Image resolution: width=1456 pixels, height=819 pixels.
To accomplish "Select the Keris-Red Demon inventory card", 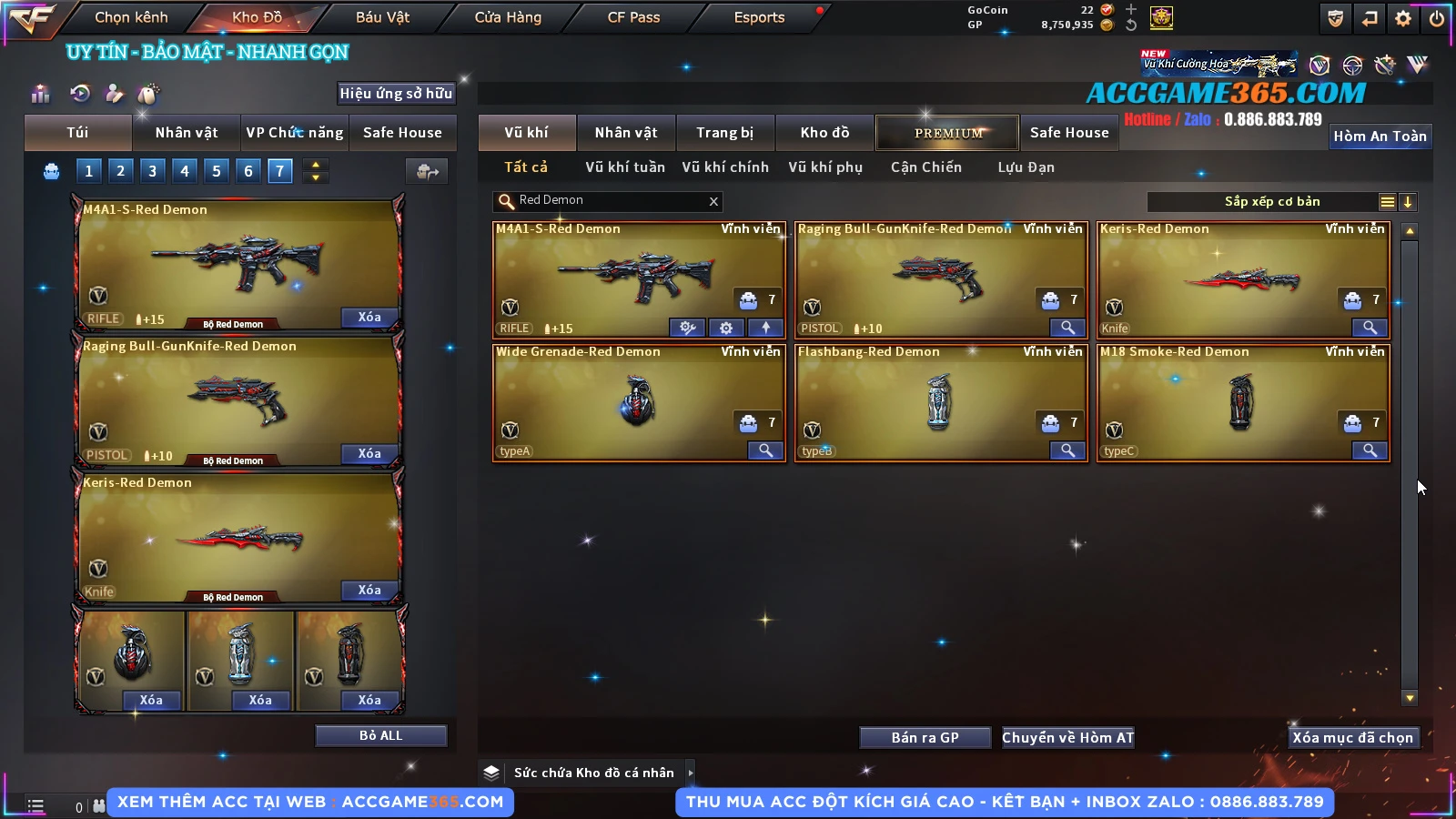I will (x=1243, y=279).
